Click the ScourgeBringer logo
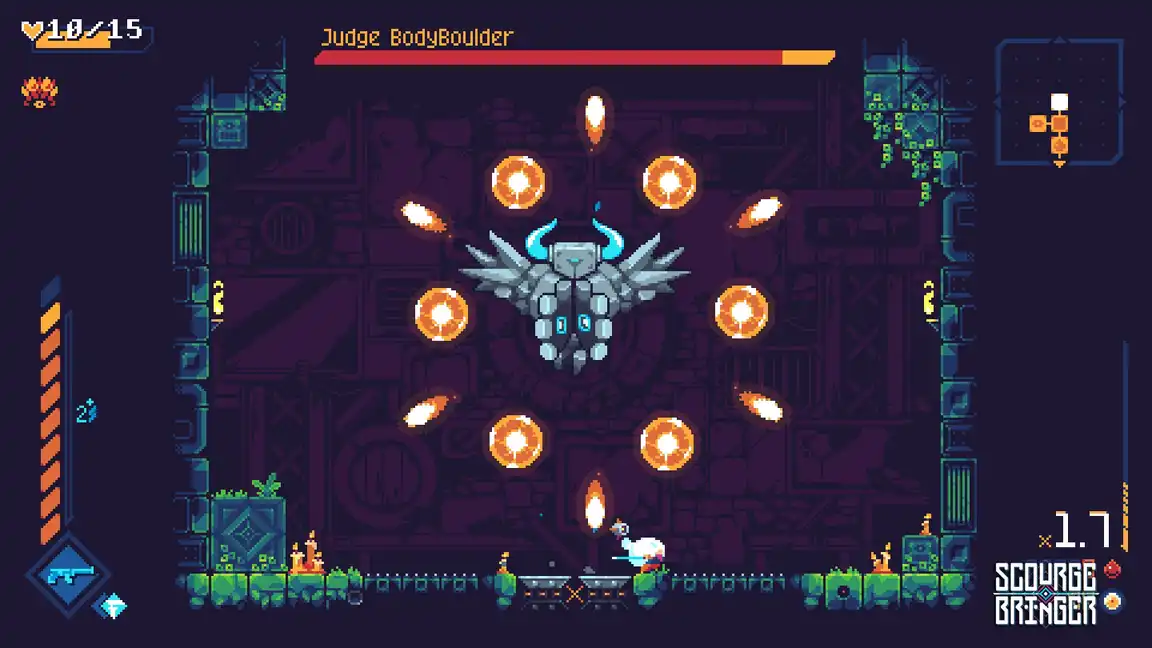1152x648 pixels. 1046,593
